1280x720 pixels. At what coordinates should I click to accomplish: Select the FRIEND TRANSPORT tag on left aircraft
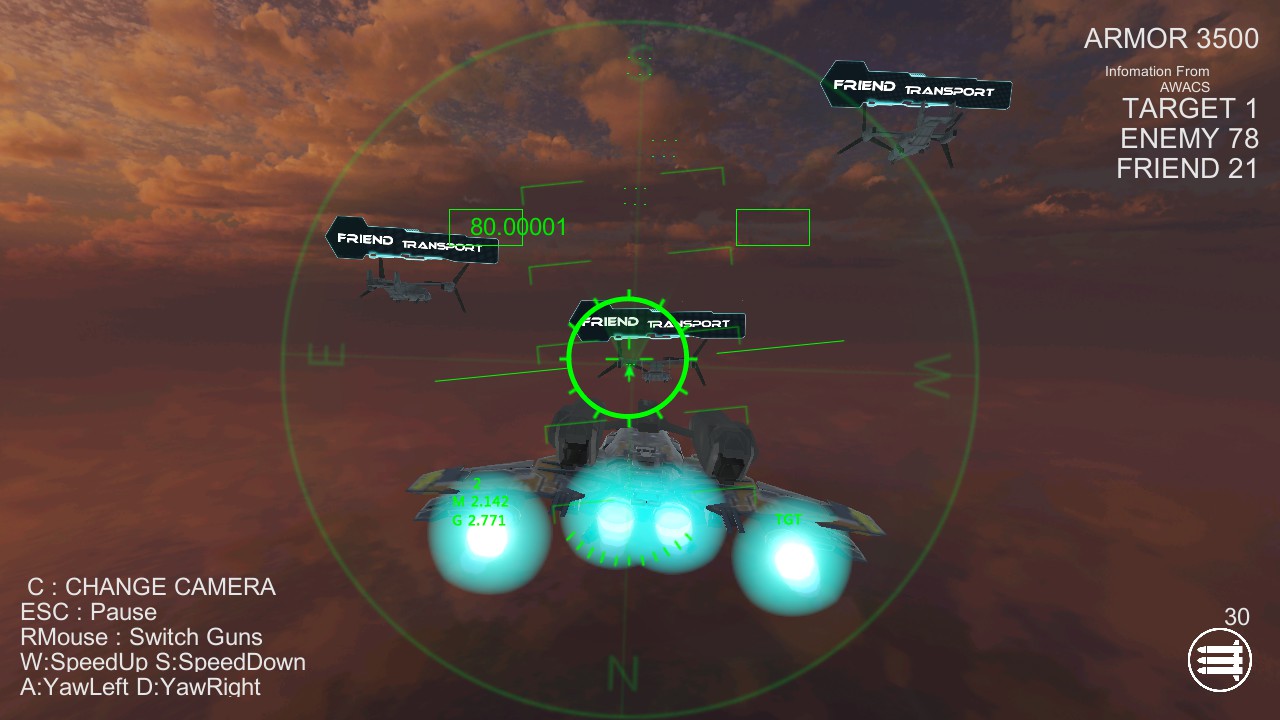coord(410,240)
